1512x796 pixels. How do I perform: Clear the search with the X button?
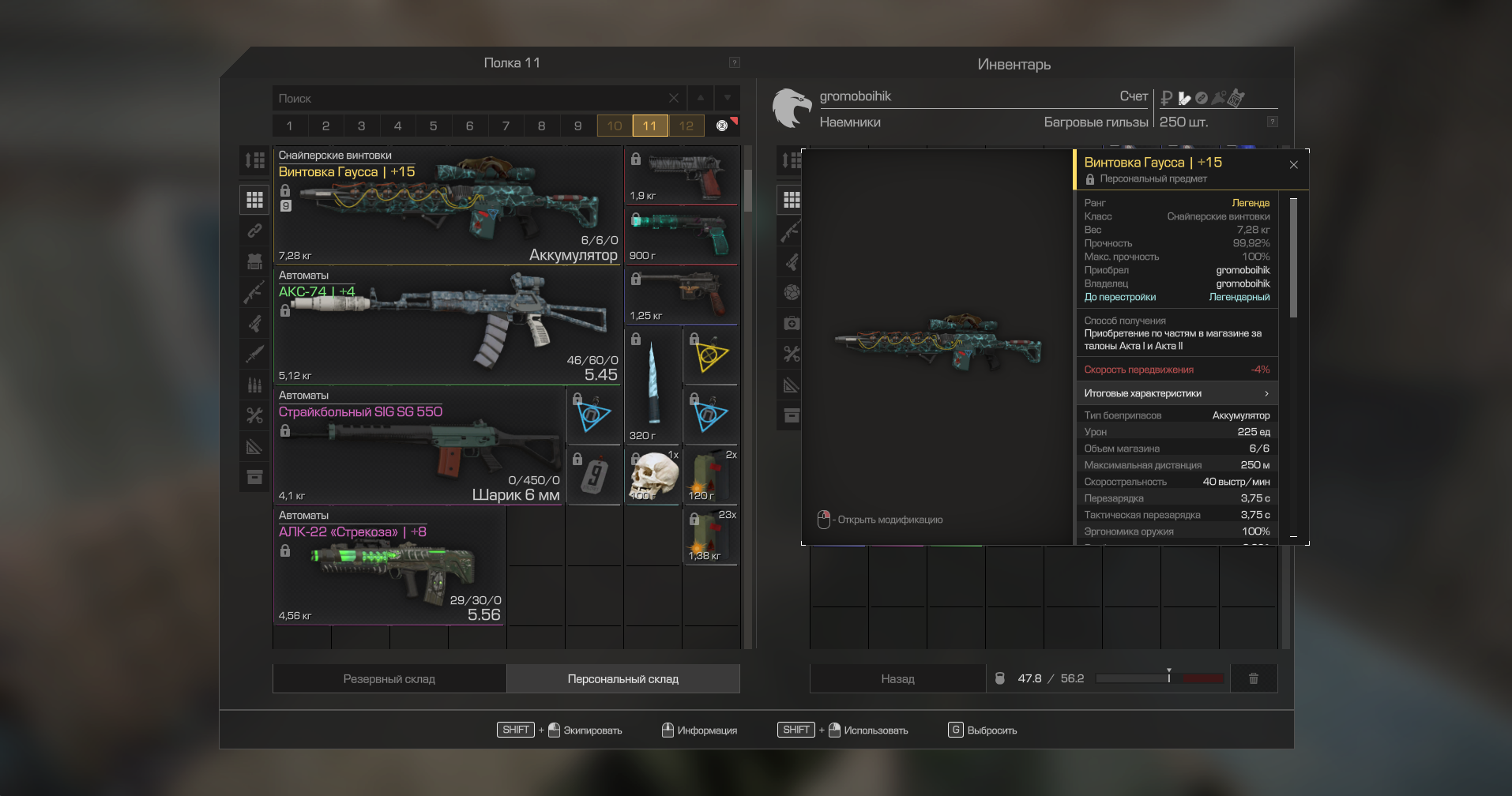tap(673, 99)
